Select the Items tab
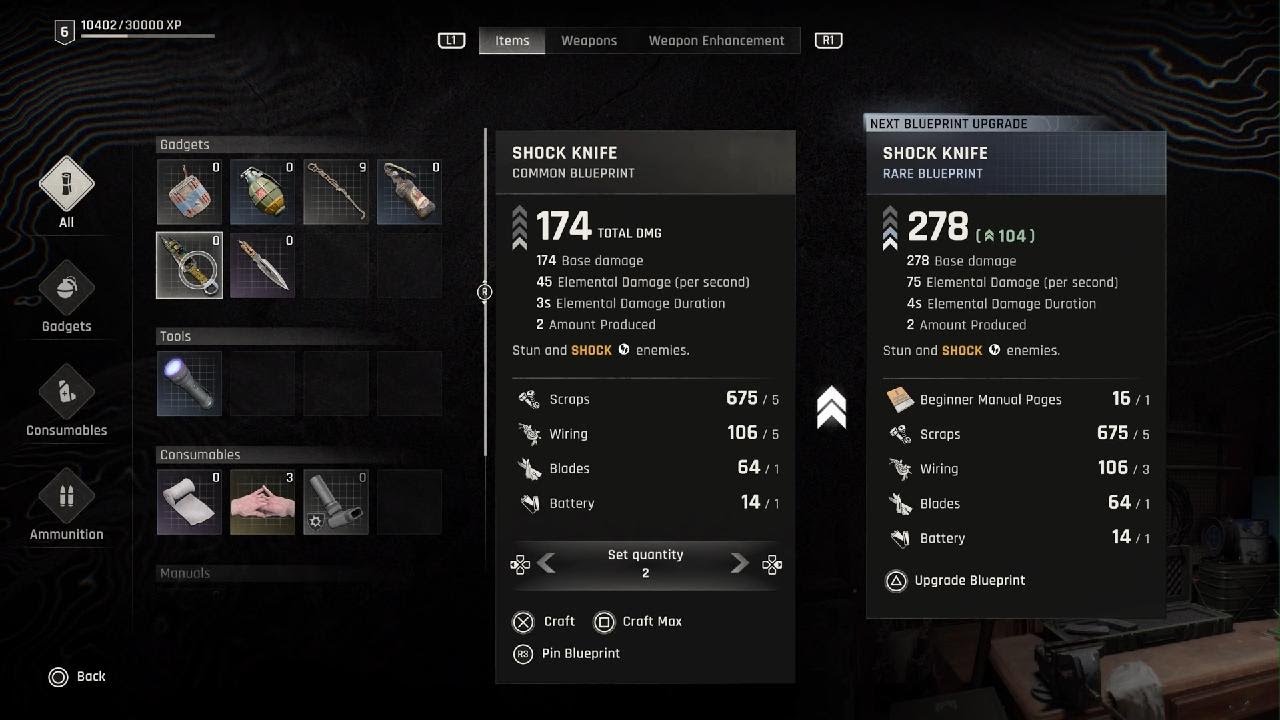The height and width of the screenshot is (720, 1280). 512,41
